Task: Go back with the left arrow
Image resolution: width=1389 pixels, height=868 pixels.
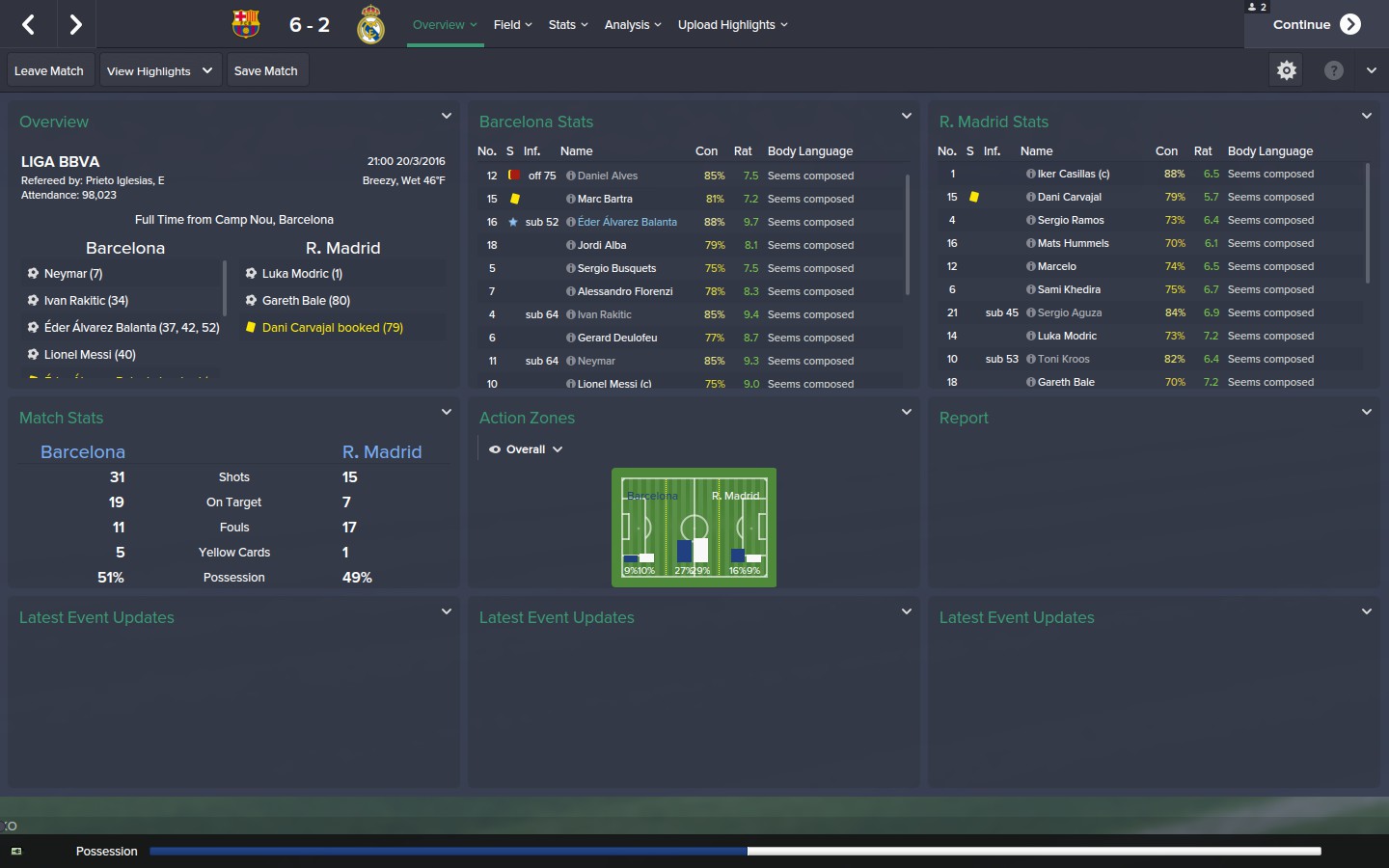Action: pos(29,25)
